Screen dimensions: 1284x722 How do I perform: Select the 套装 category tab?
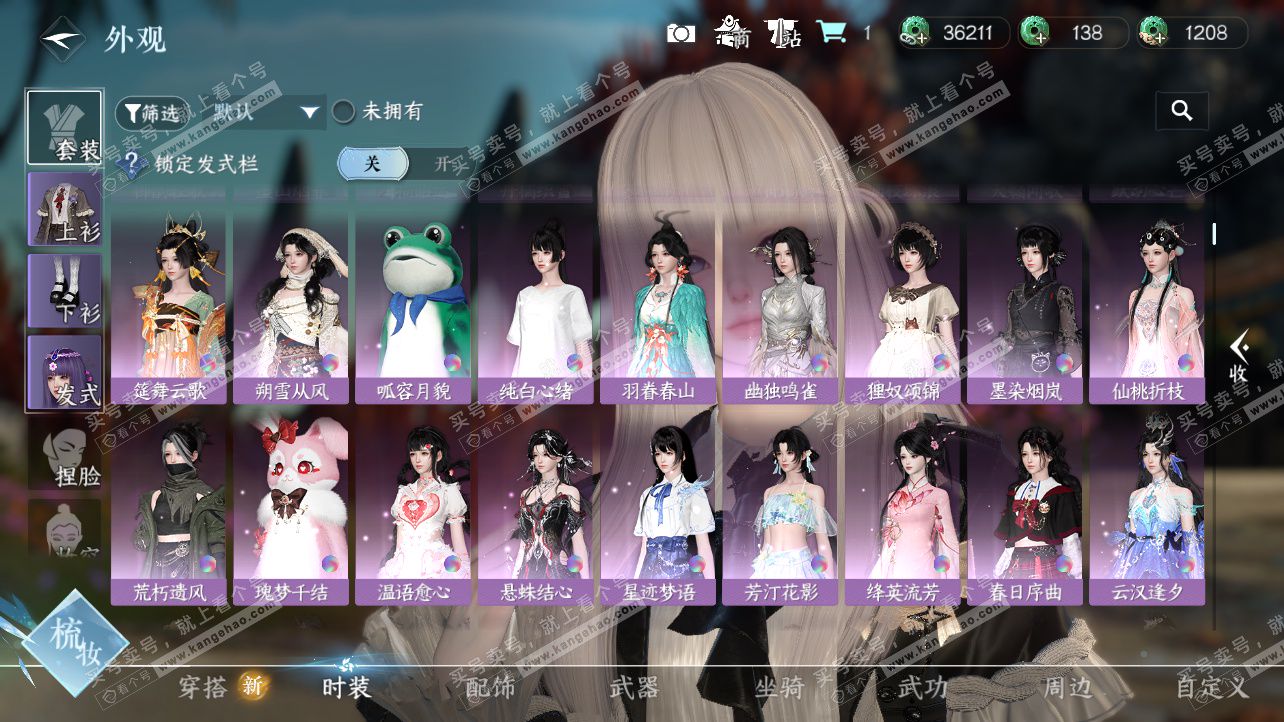pyautogui.click(x=65, y=127)
